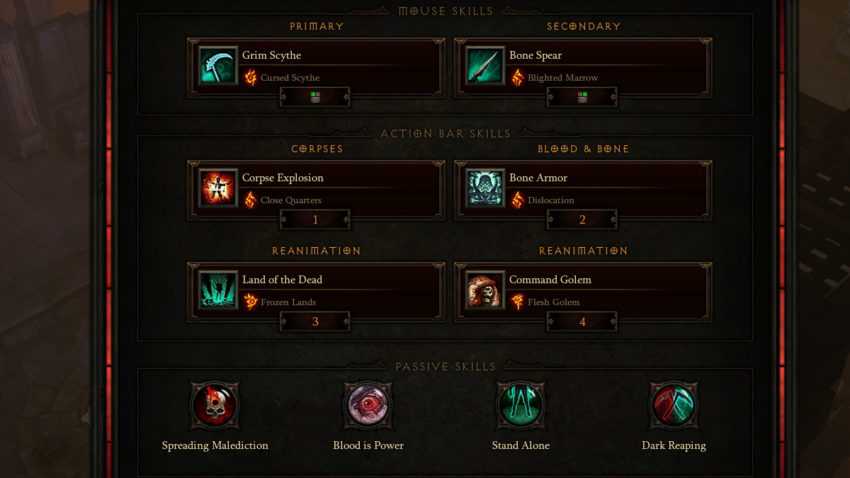
Task: Click the Dark Reaping passive skill
Action: click(673, 405)
